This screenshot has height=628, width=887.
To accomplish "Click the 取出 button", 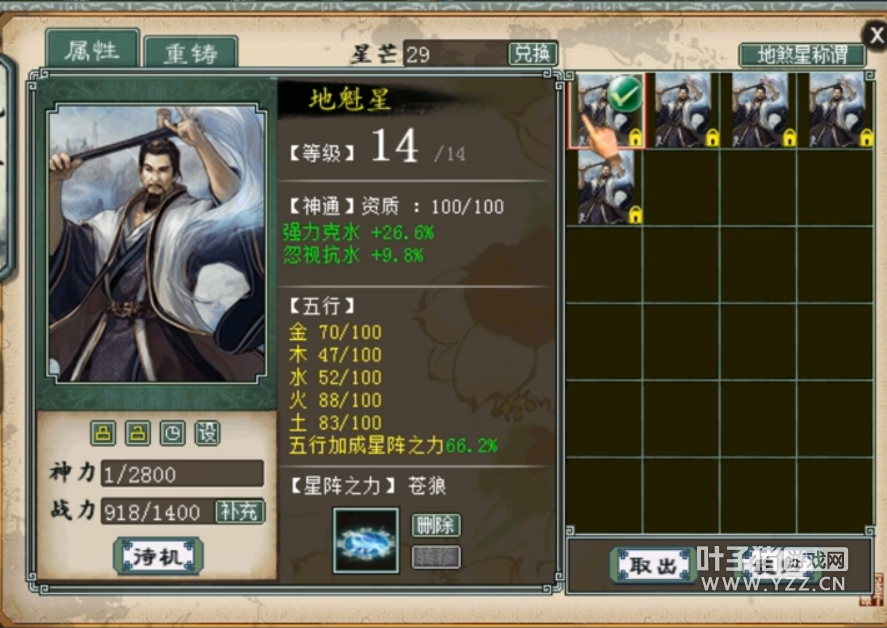I will [654, 565].
